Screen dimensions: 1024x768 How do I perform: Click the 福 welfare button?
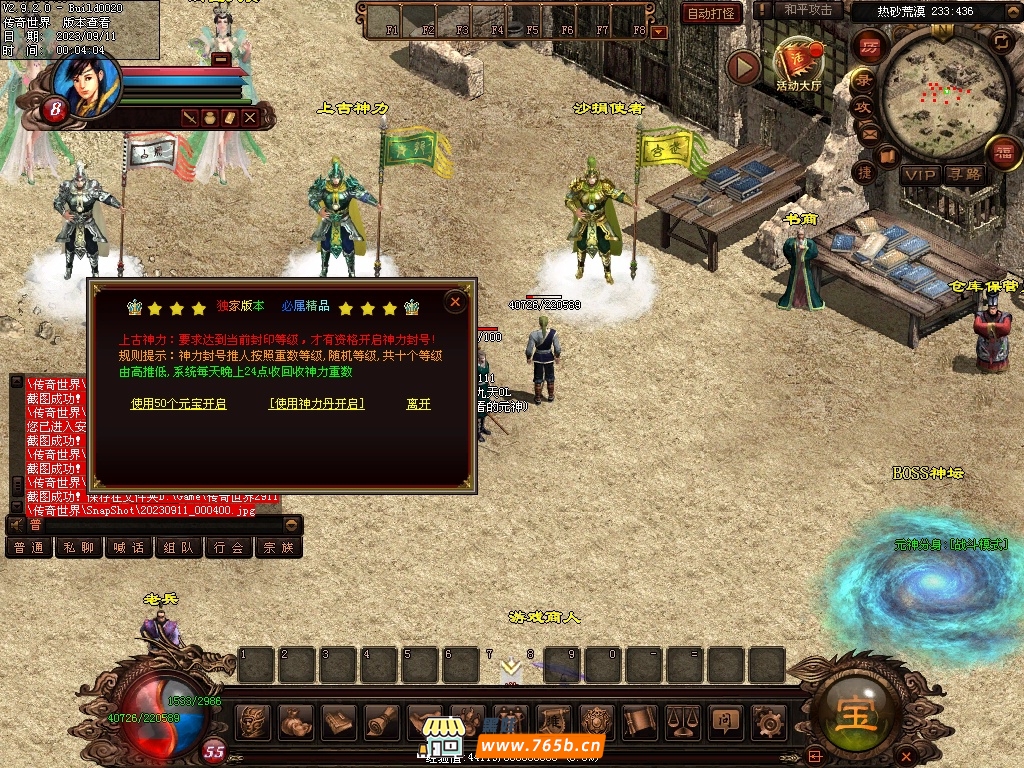pyautogui.click(x=1003, y=152)
